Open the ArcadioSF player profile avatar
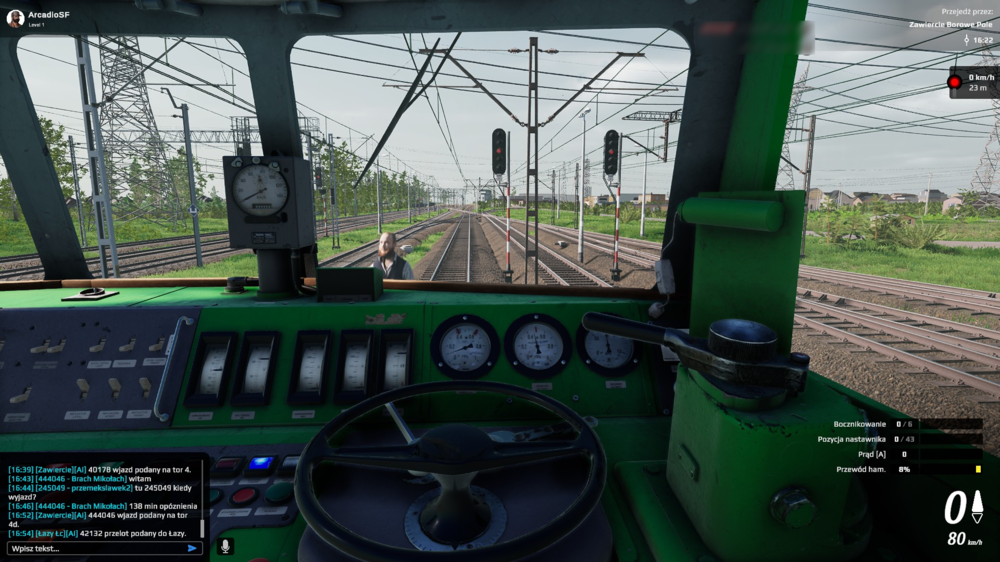Viewport: 1000px width, 562px height. point(15,18)
